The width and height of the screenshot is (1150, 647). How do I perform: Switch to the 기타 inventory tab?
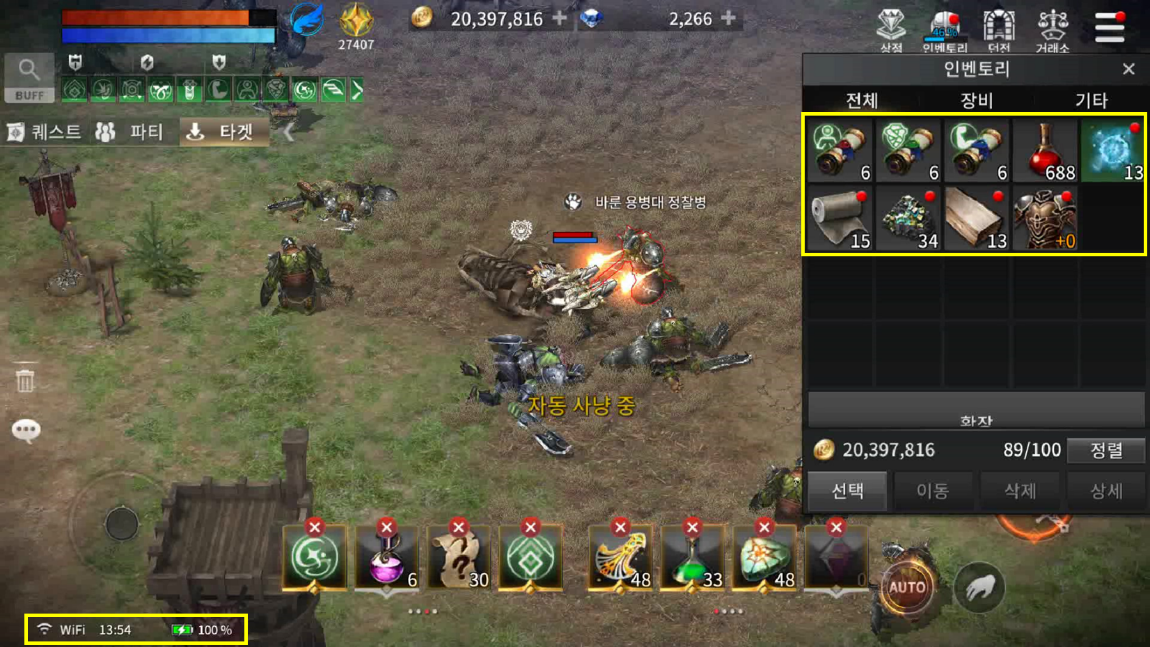(x=1090, y=100)
